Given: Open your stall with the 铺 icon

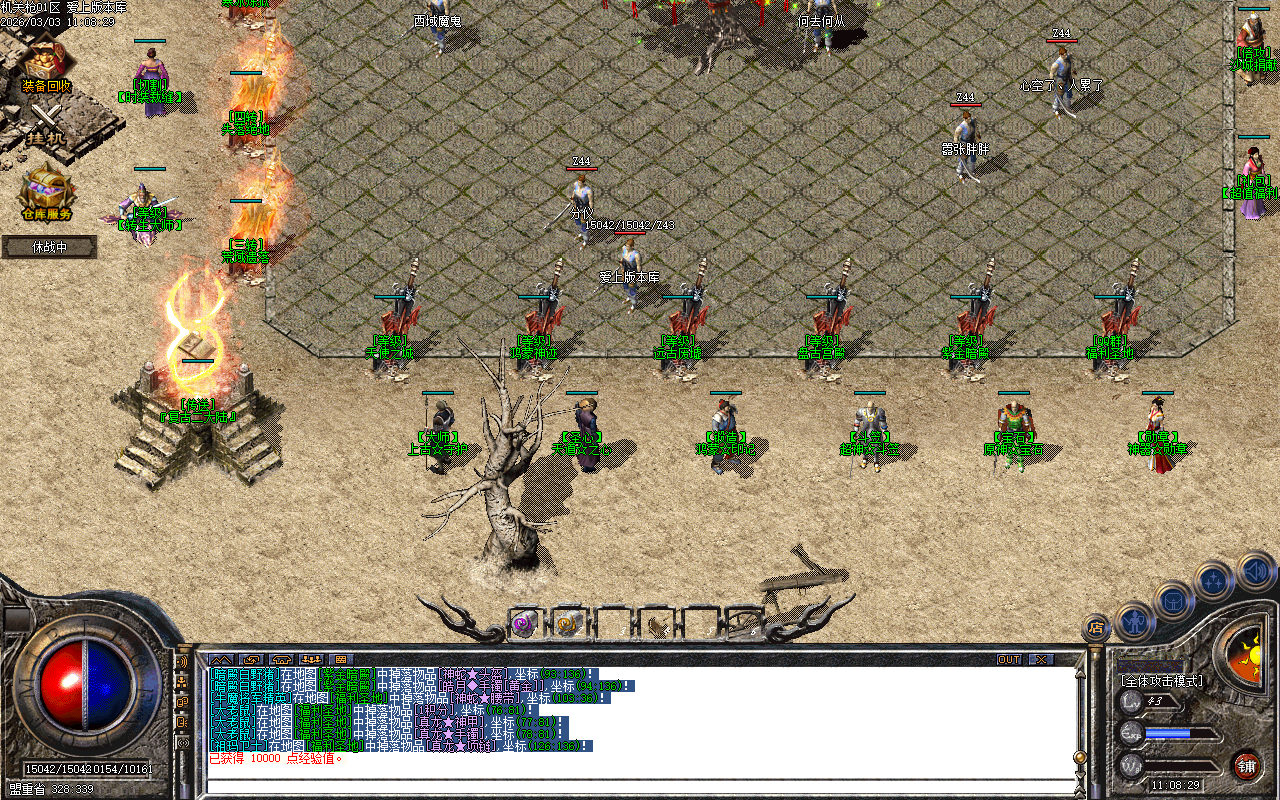Looking at the screenshot, I should point(1249,766).
